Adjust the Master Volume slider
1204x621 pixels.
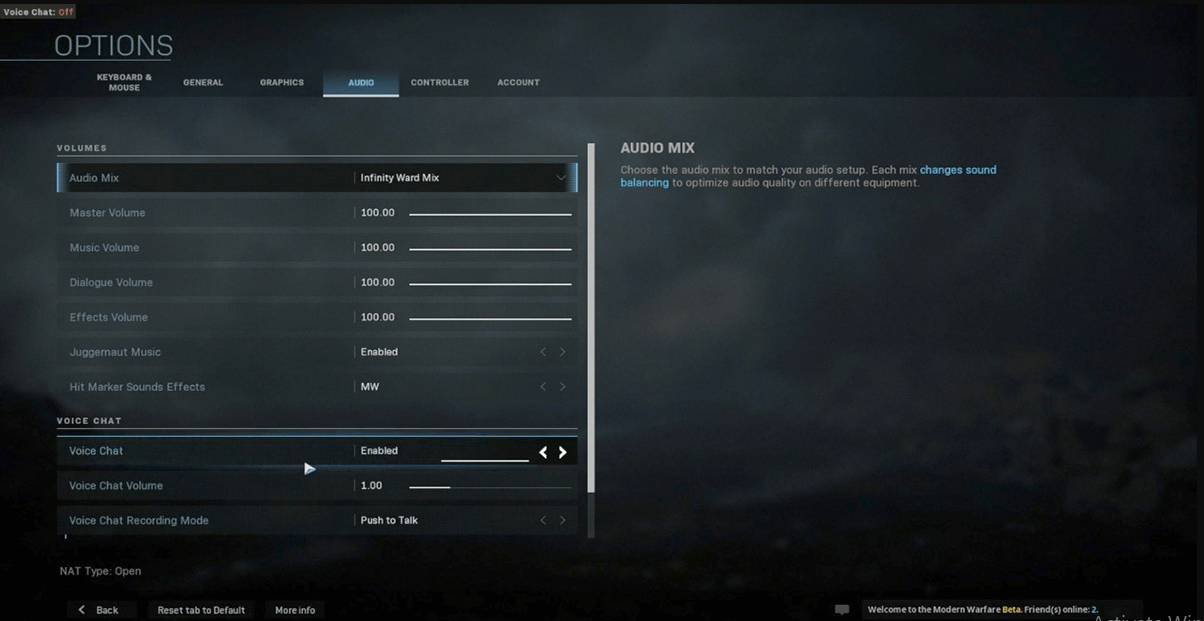point(490,214)
